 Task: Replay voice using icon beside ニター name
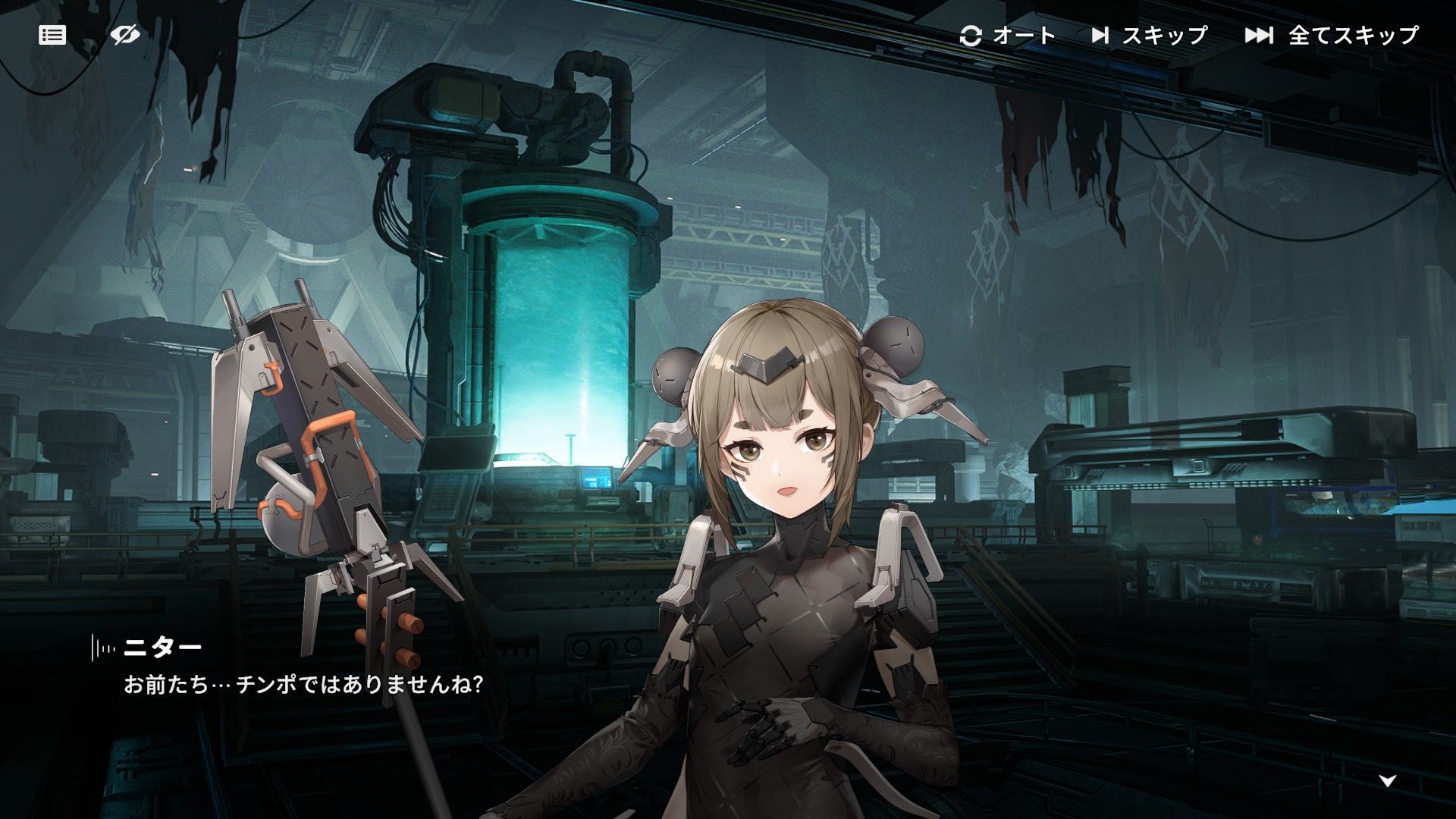(x=104, y=648)
